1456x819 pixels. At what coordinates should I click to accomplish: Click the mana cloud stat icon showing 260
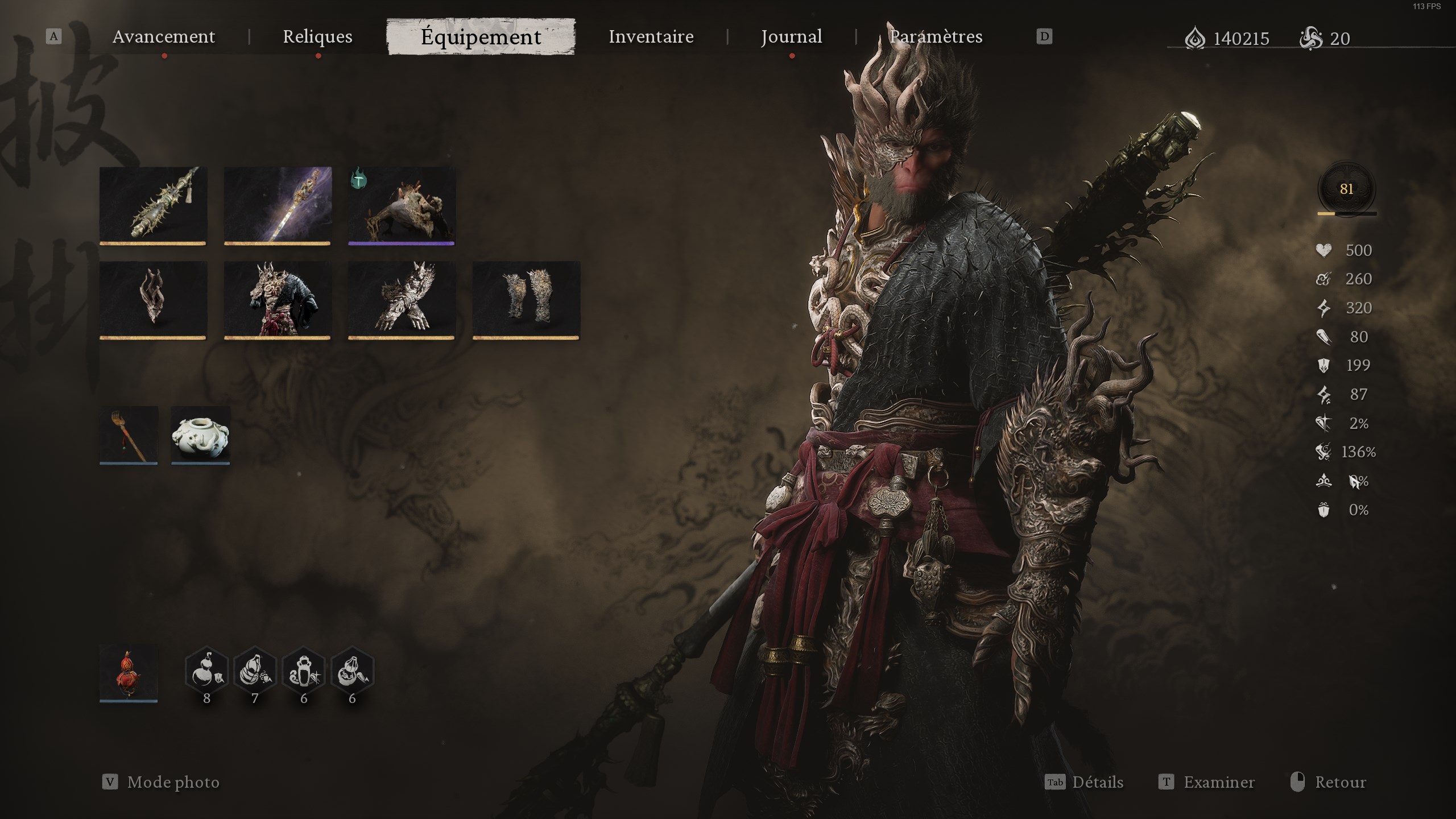[1324, 279]
